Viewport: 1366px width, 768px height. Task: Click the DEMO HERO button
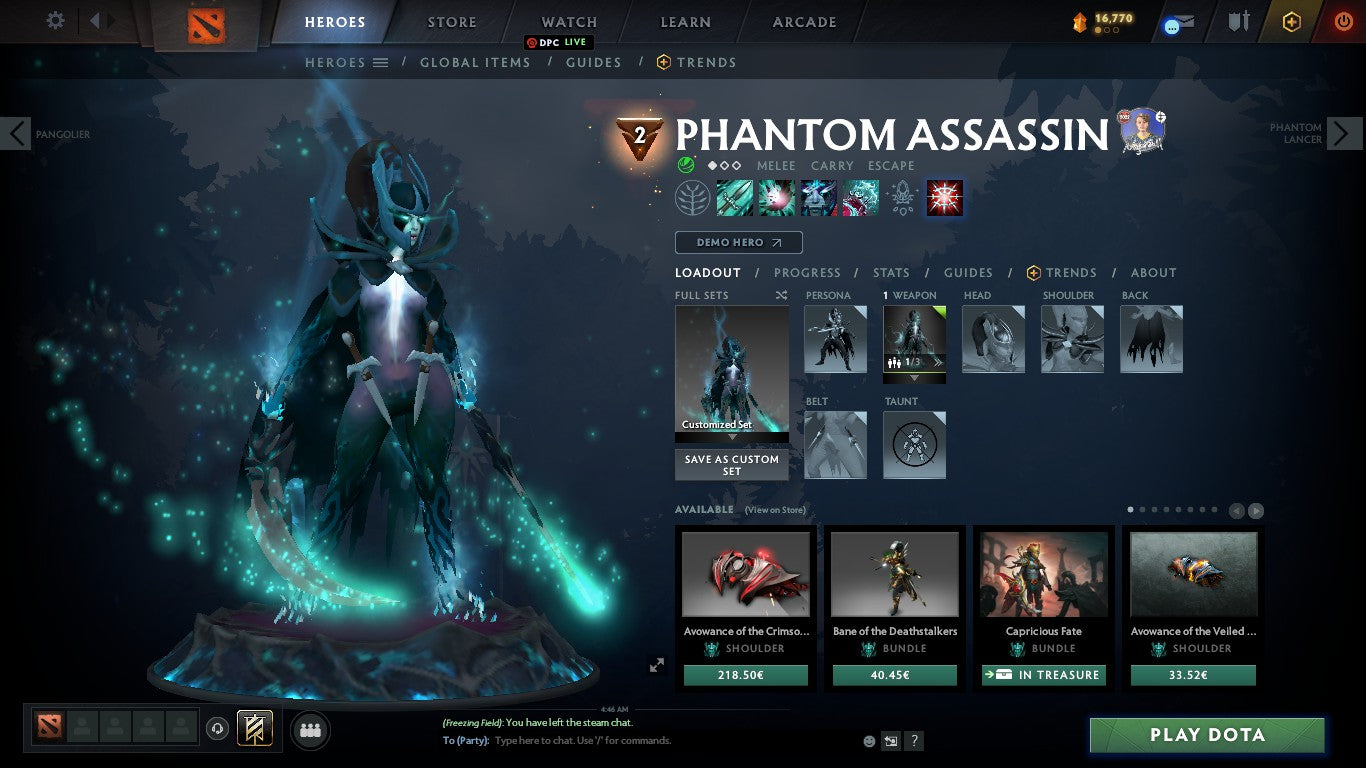[738, 242]
